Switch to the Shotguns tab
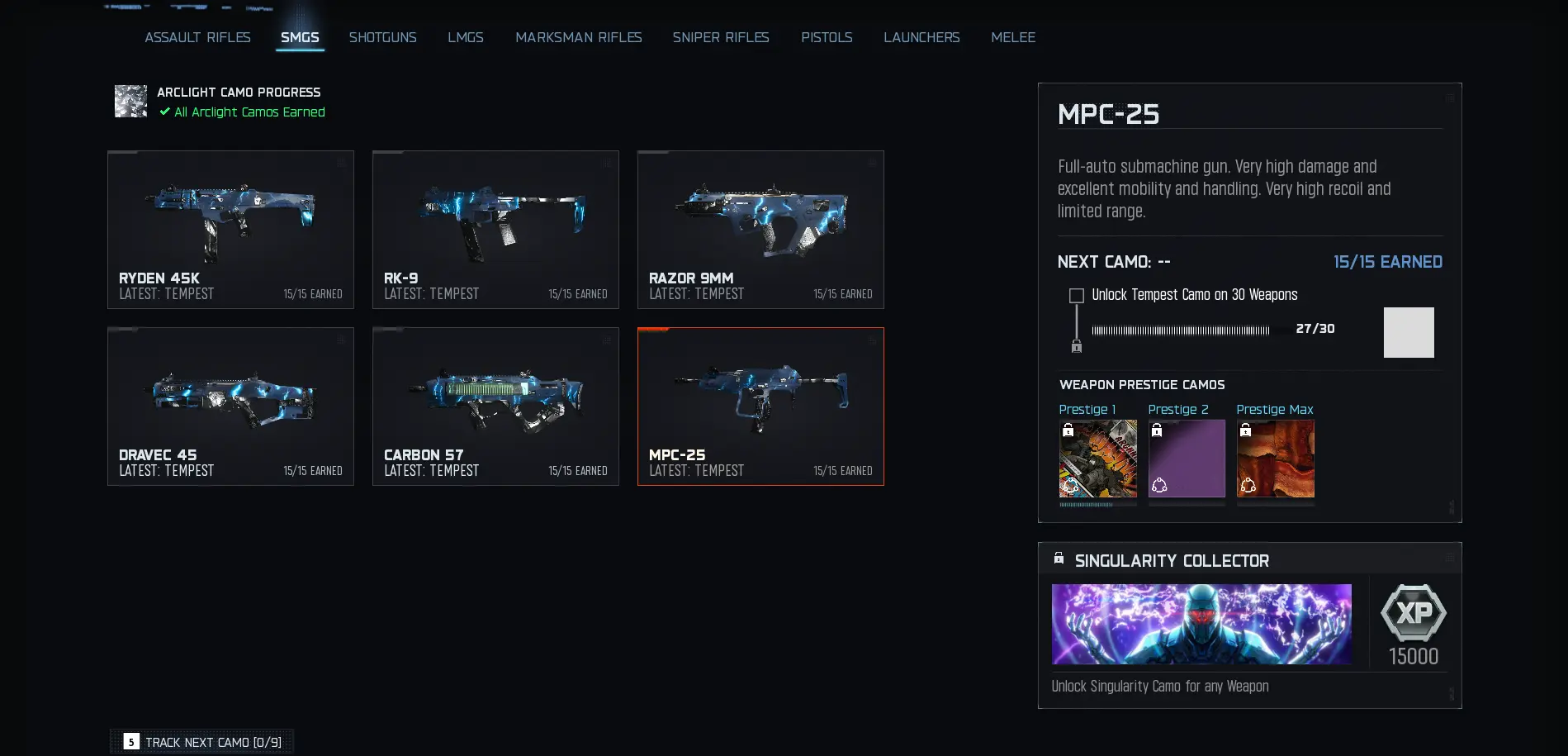This screenshot has height=756, width=1568. click(x=382, y=37)
